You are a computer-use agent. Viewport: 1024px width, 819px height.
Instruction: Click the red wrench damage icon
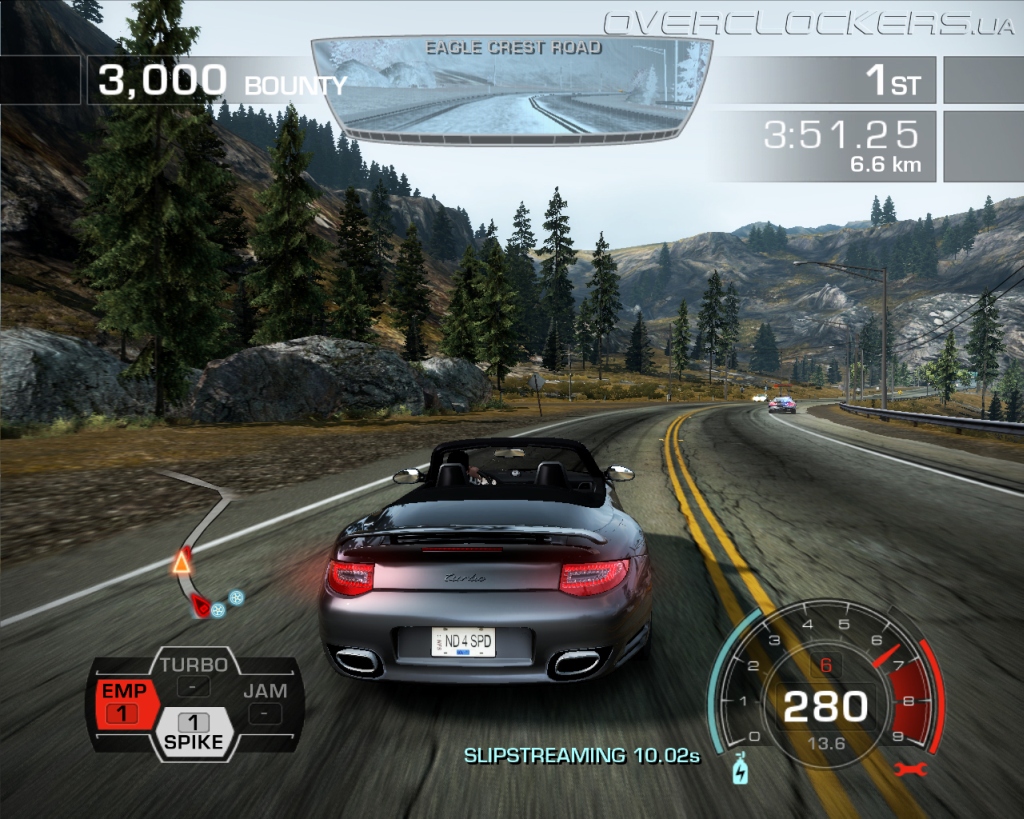pos(912,769)
